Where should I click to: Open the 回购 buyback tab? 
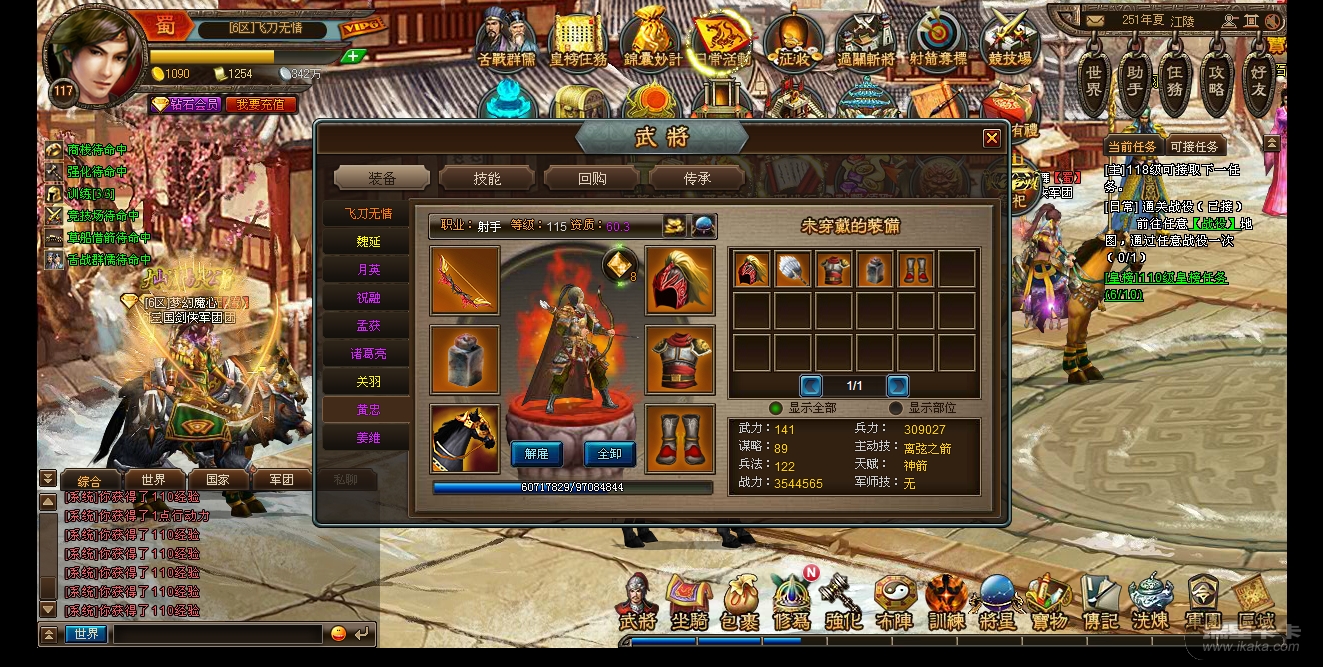(592, 178)
